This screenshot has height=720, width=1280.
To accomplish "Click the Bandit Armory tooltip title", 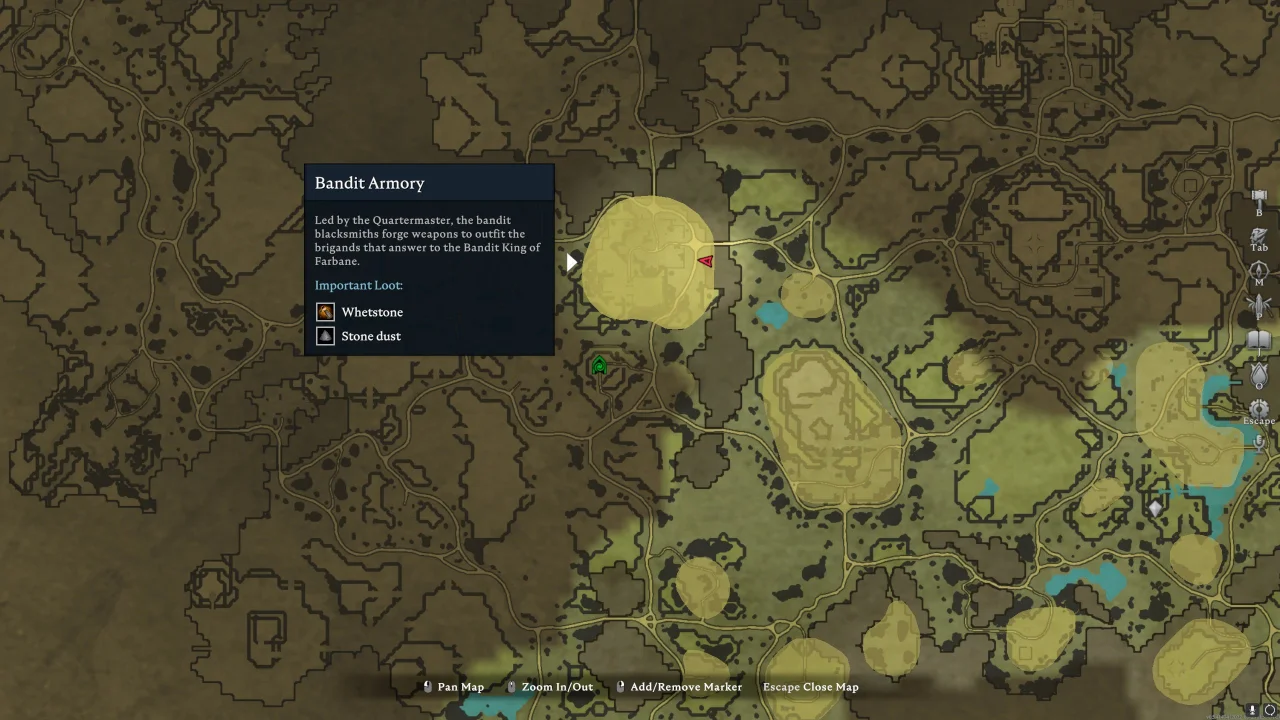I will (x=369, y=183).
